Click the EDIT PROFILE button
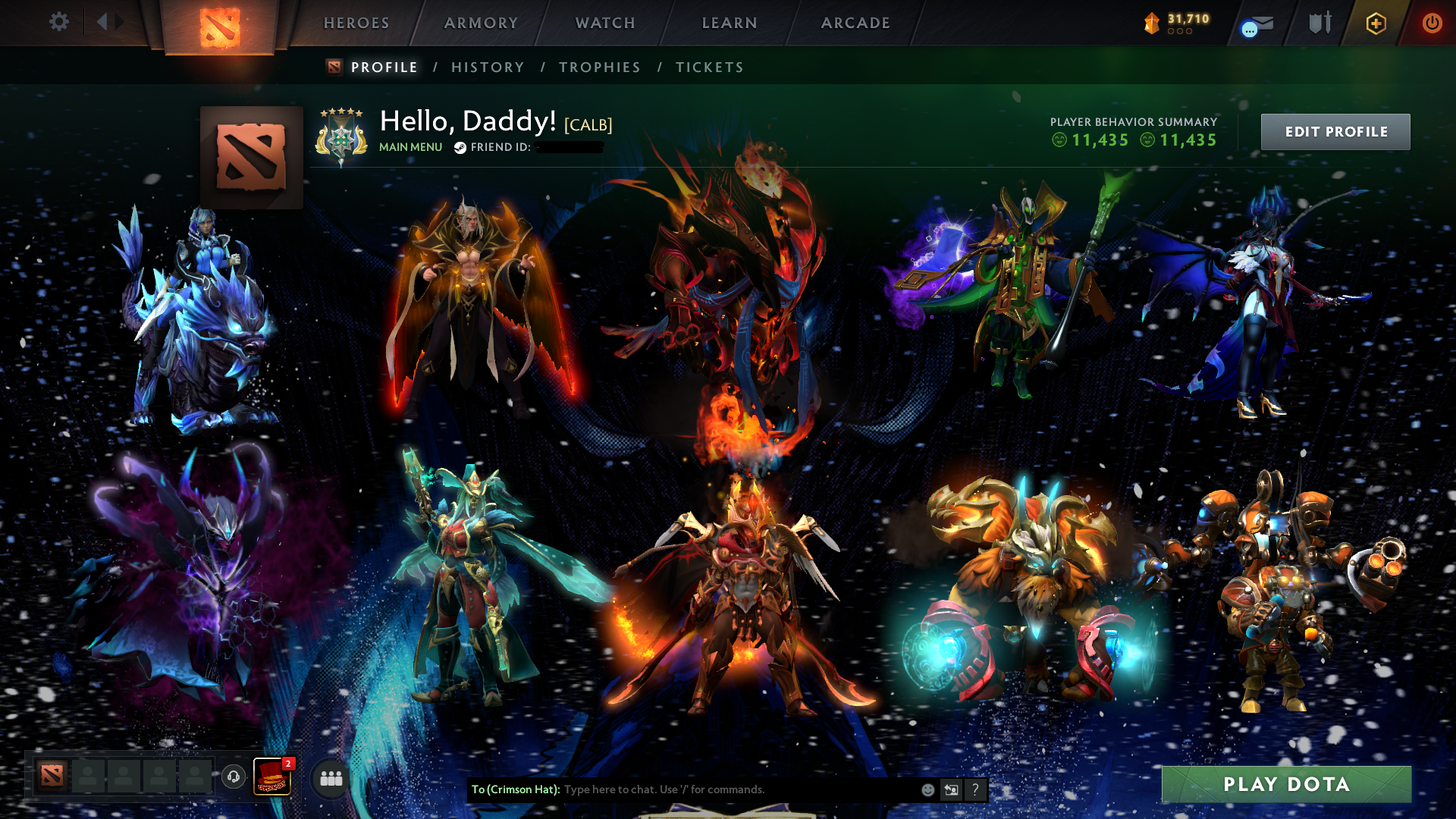 tap(1335, 131)
